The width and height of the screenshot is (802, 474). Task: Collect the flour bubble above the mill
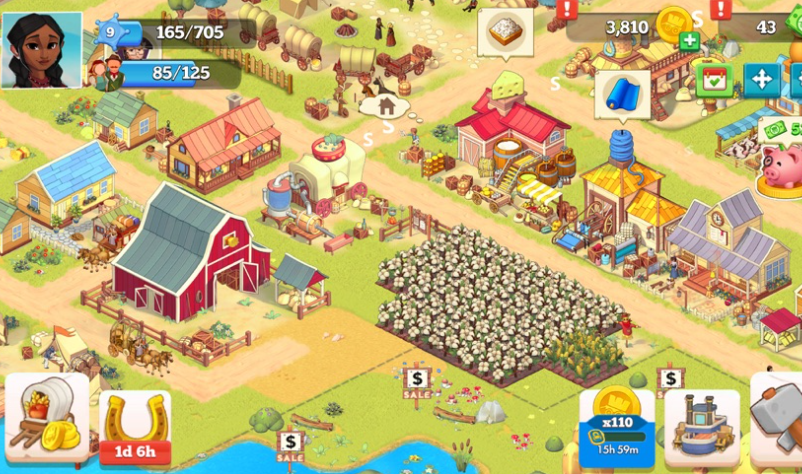(x=505, y=32)
